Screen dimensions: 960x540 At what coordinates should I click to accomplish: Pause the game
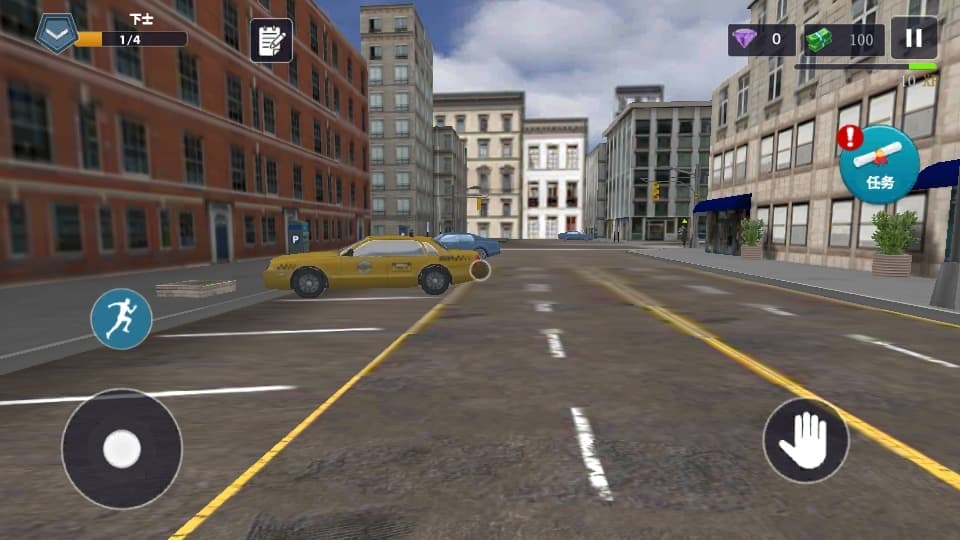tap(913, 39)
